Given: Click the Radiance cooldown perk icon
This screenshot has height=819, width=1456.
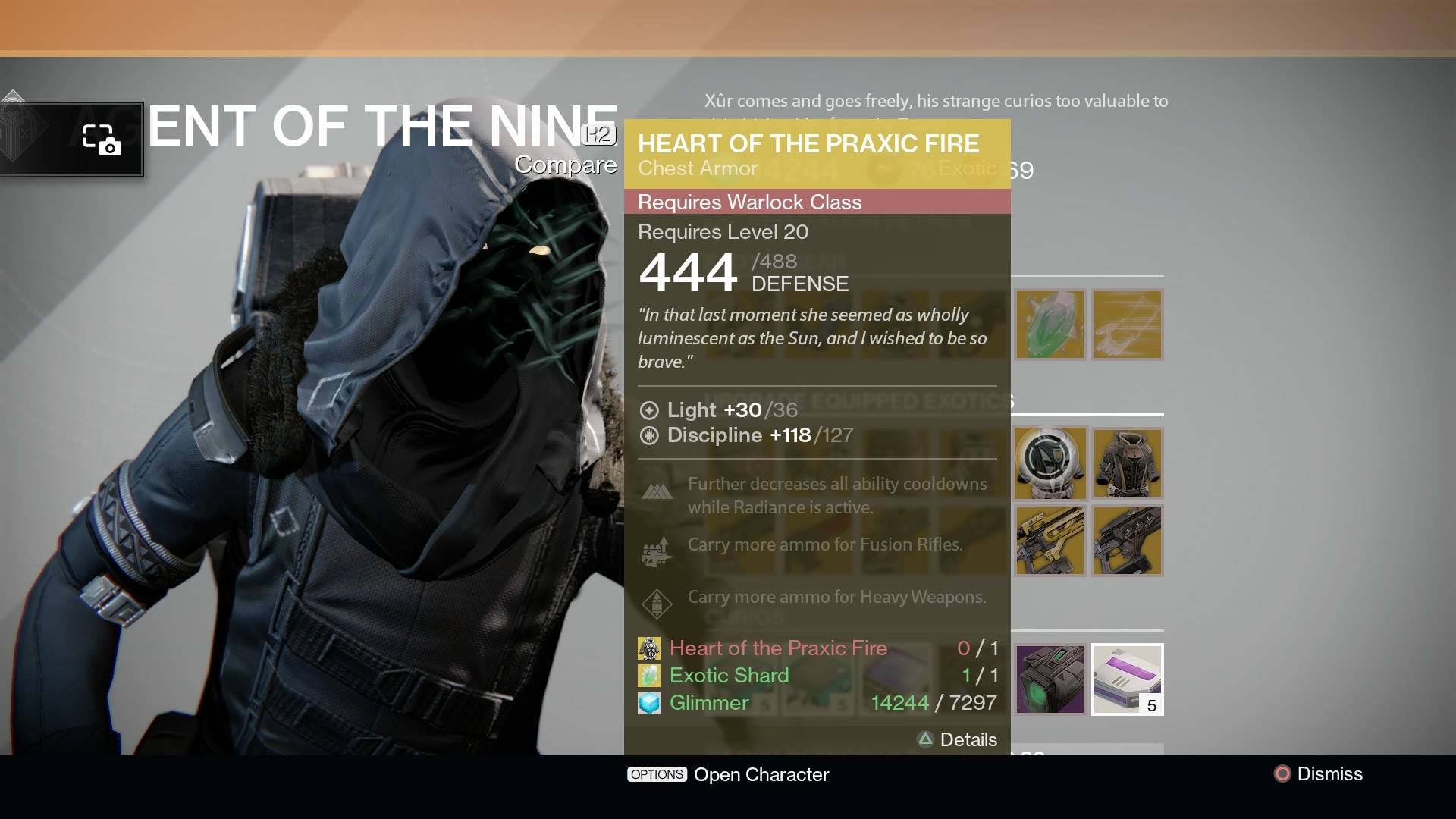Looking at the screenshot, I should coord(658,491).
